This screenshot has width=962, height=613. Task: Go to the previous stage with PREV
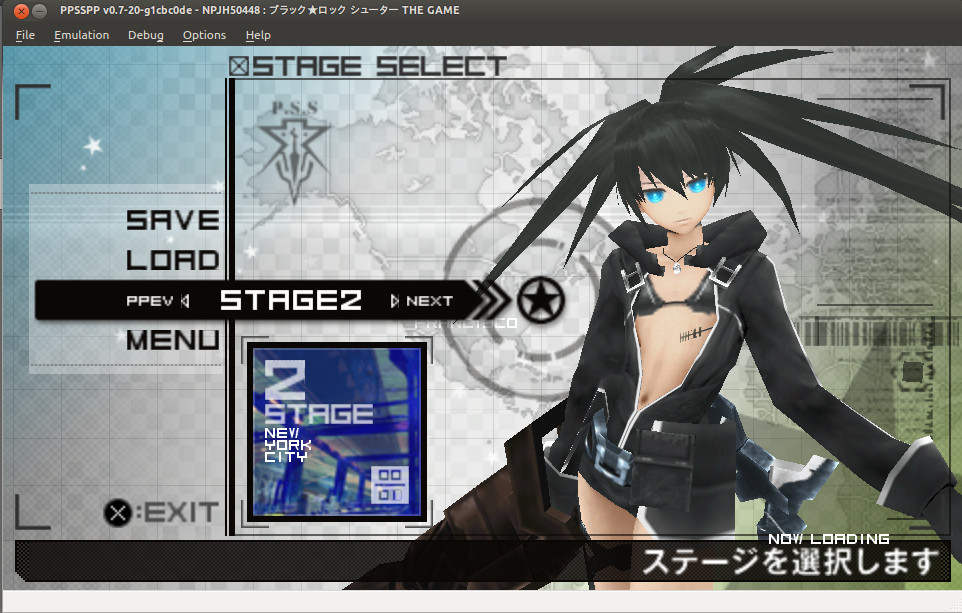click(157, 301)
